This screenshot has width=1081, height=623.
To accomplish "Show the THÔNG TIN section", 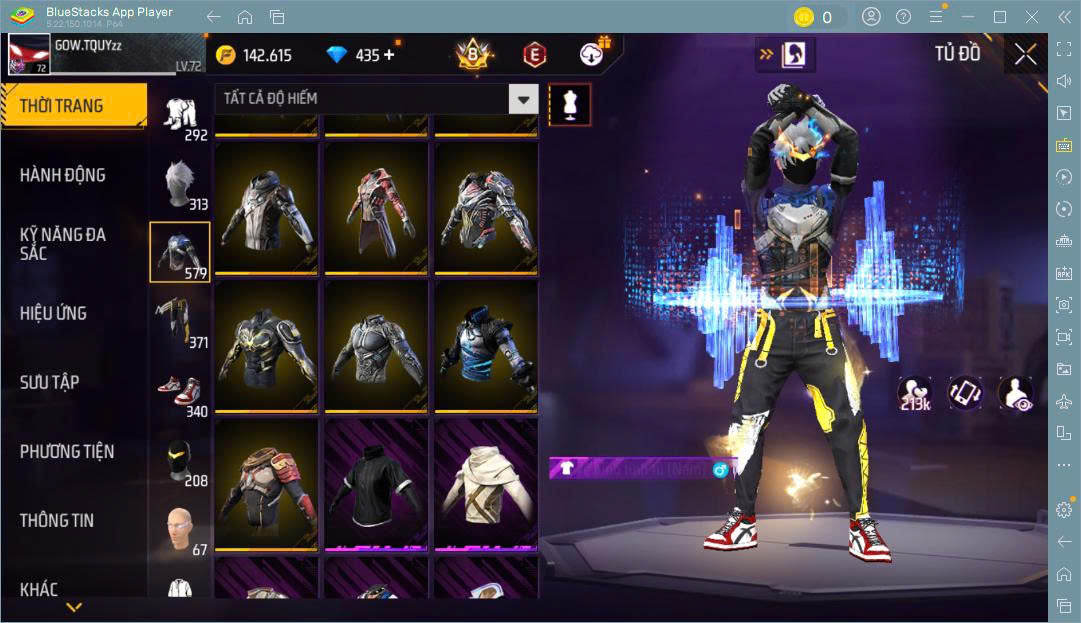I will [x=57, y=520].
